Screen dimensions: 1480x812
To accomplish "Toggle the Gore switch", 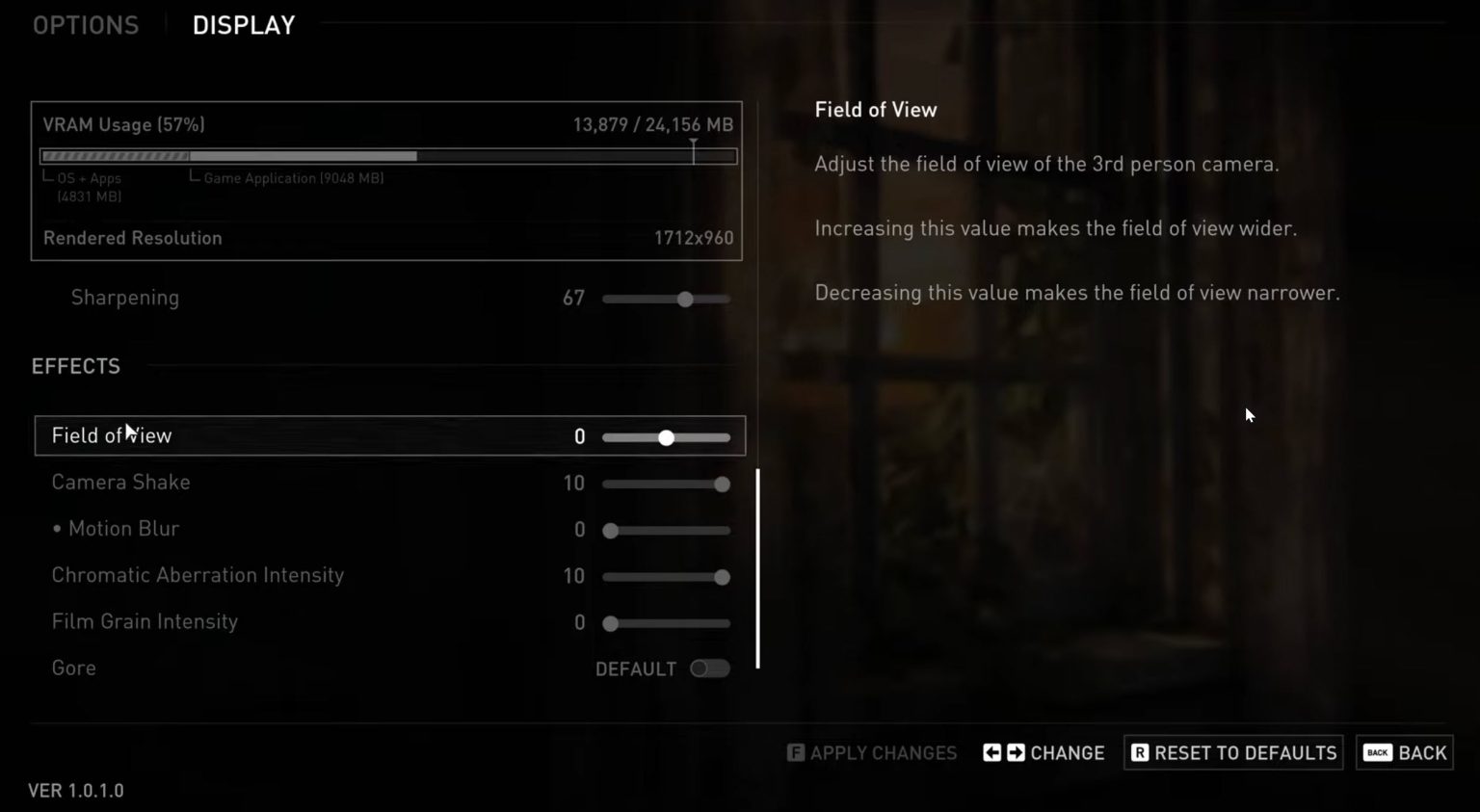I will [710, 668].
